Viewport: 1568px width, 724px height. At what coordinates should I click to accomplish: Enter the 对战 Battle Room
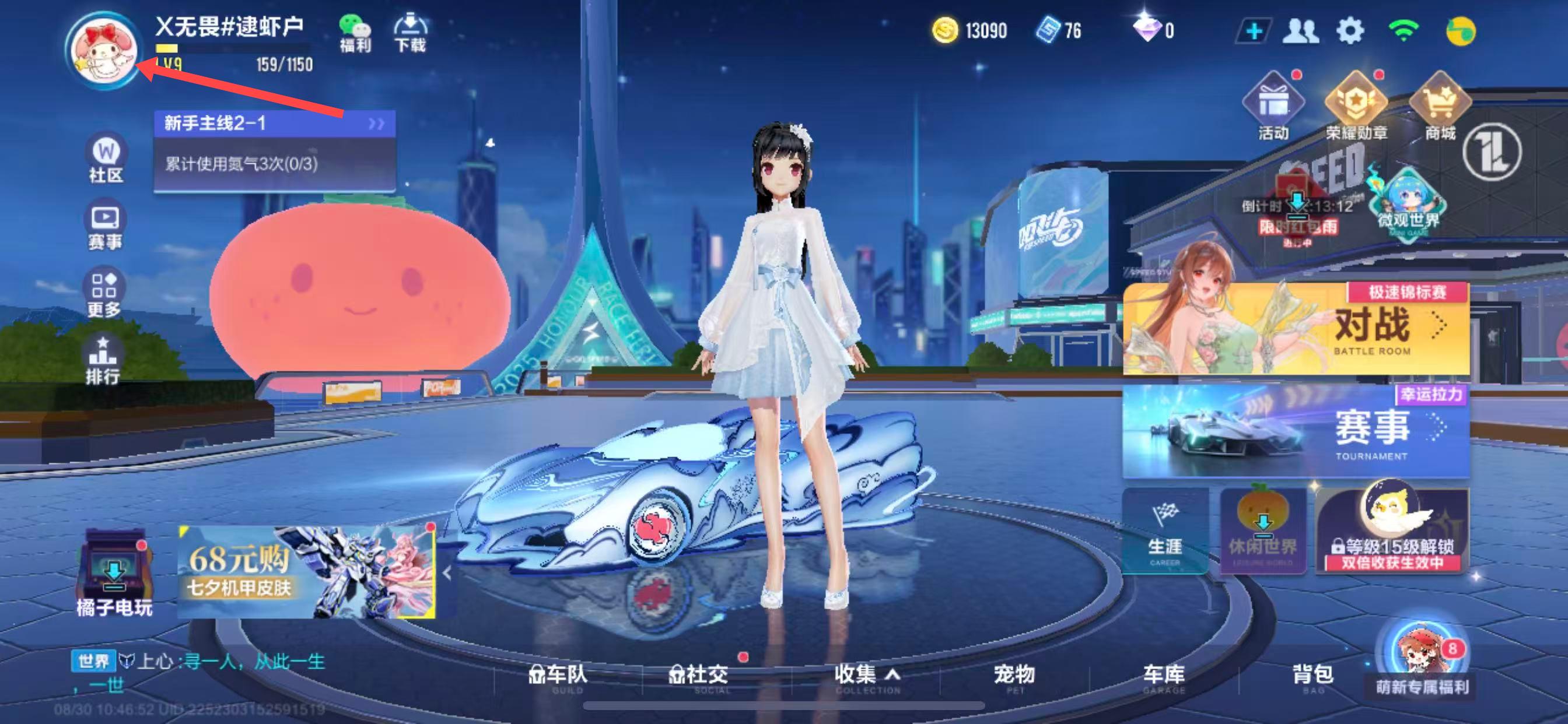coord(1296,329)
